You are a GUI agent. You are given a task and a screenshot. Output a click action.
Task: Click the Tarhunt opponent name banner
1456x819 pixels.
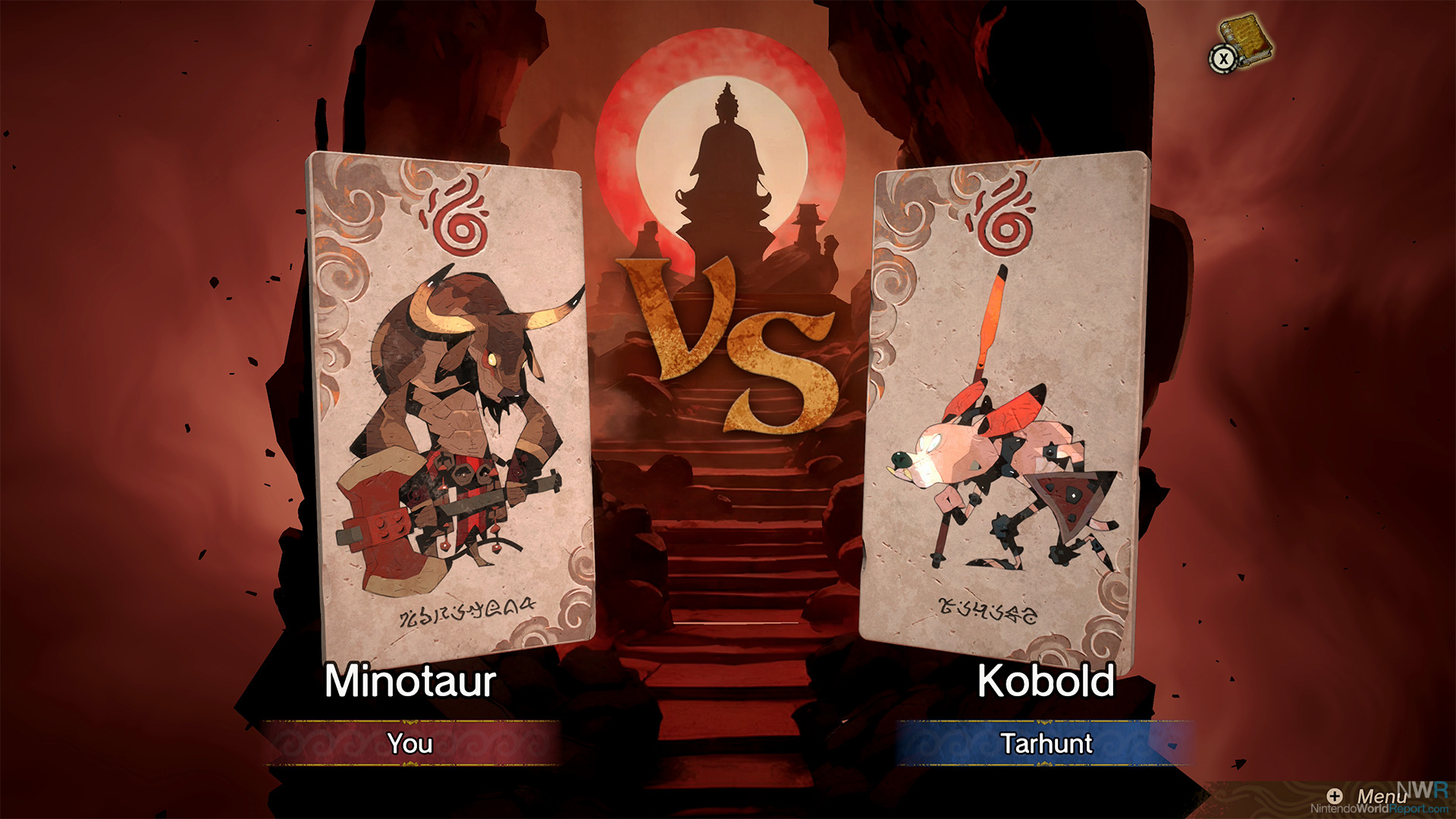coord(1046,743)
